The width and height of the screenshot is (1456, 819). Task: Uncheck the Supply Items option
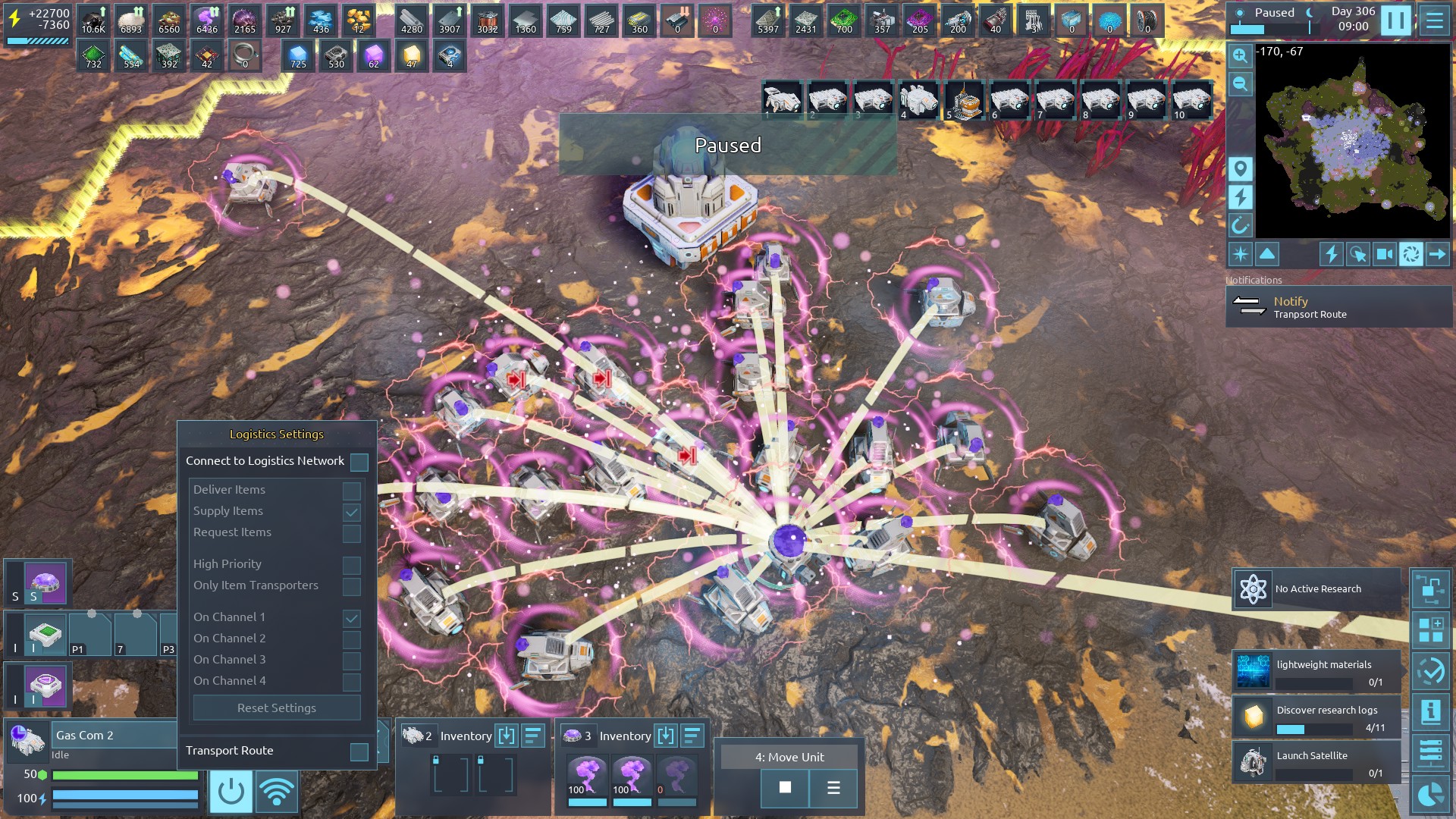pos(351,512)
